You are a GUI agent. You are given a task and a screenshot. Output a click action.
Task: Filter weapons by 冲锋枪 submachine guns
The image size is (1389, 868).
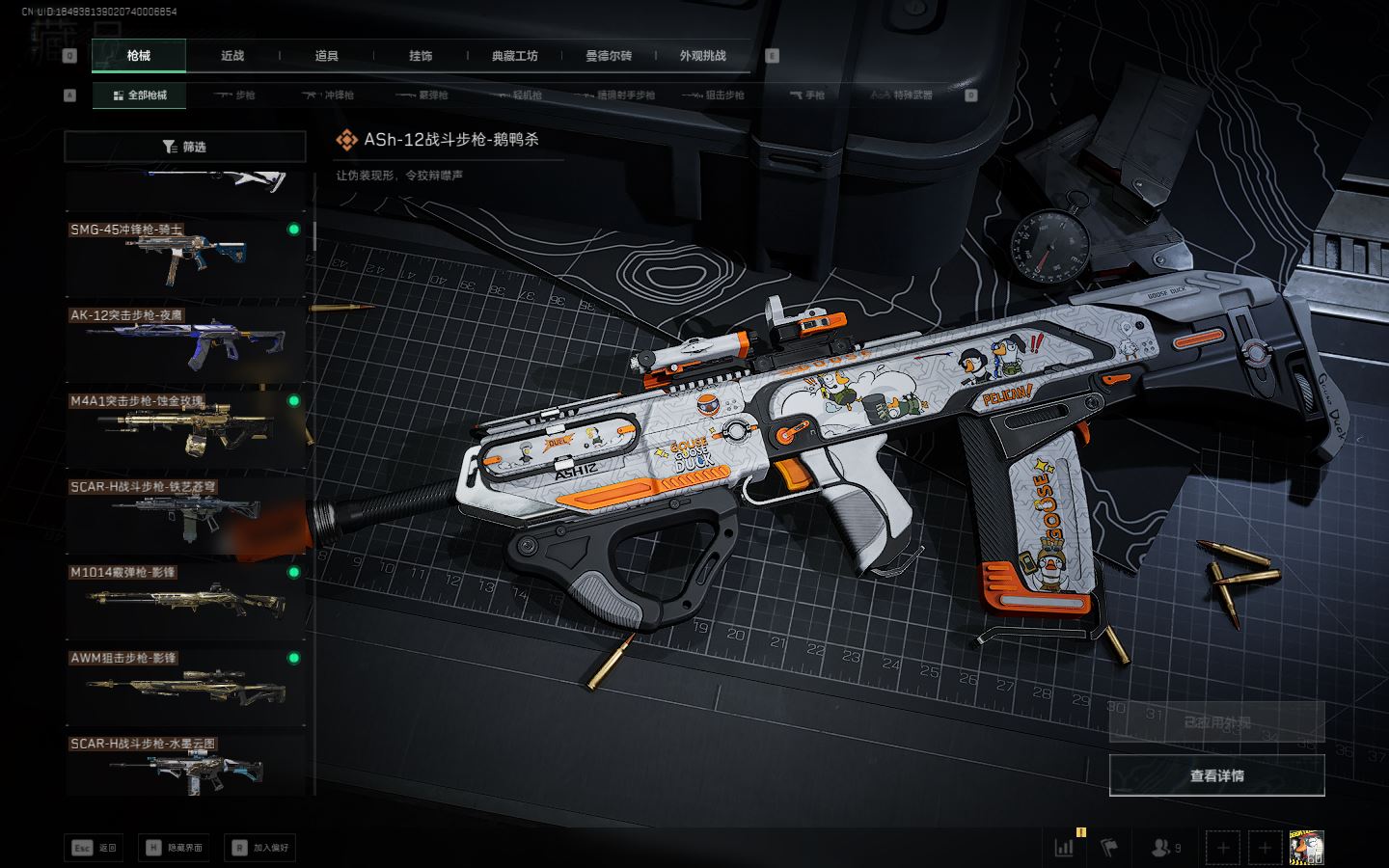(328, 95)
